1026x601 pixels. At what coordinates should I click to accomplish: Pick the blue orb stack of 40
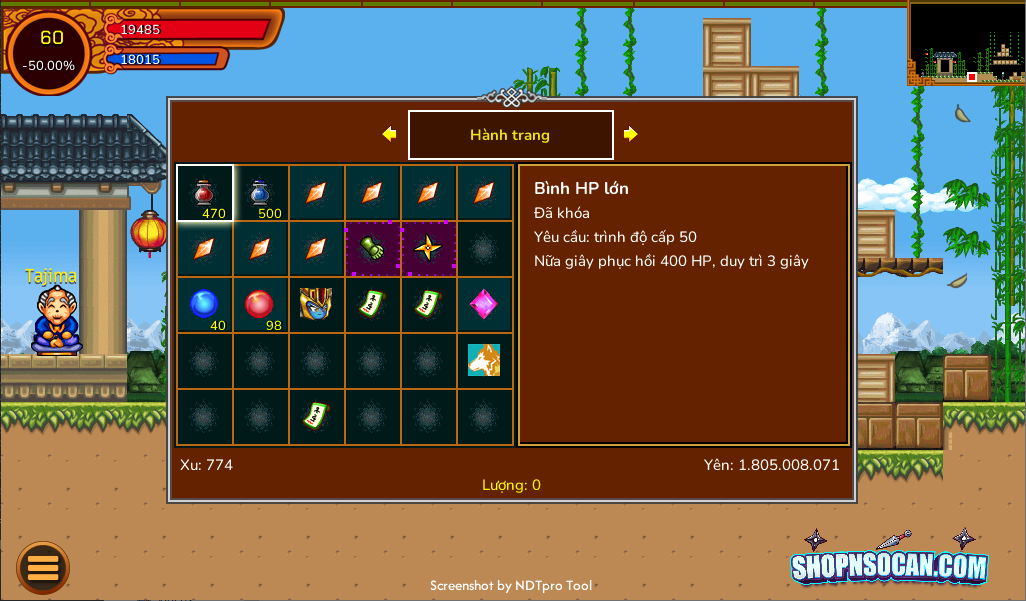click(205, 305)
